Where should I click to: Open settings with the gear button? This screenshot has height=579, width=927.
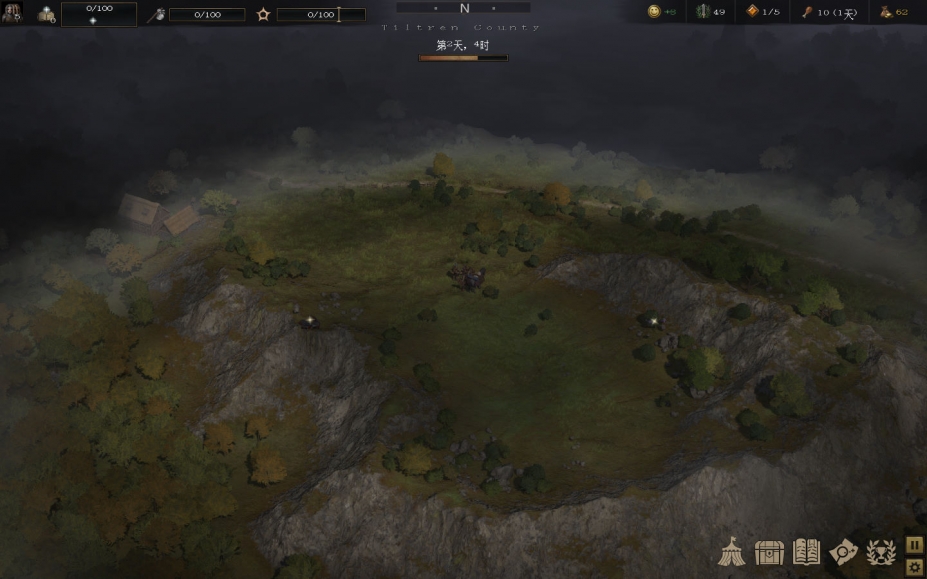914,567
